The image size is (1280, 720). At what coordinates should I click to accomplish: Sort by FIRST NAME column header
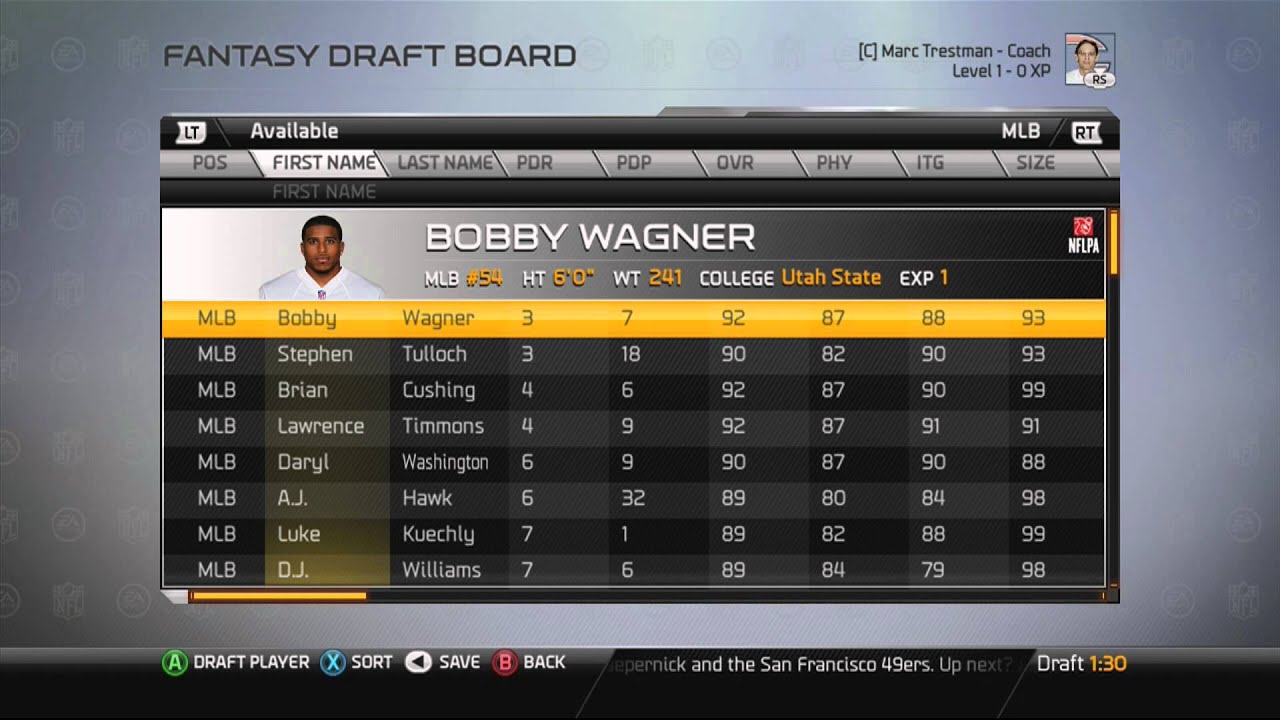click(x=324, y=163)
